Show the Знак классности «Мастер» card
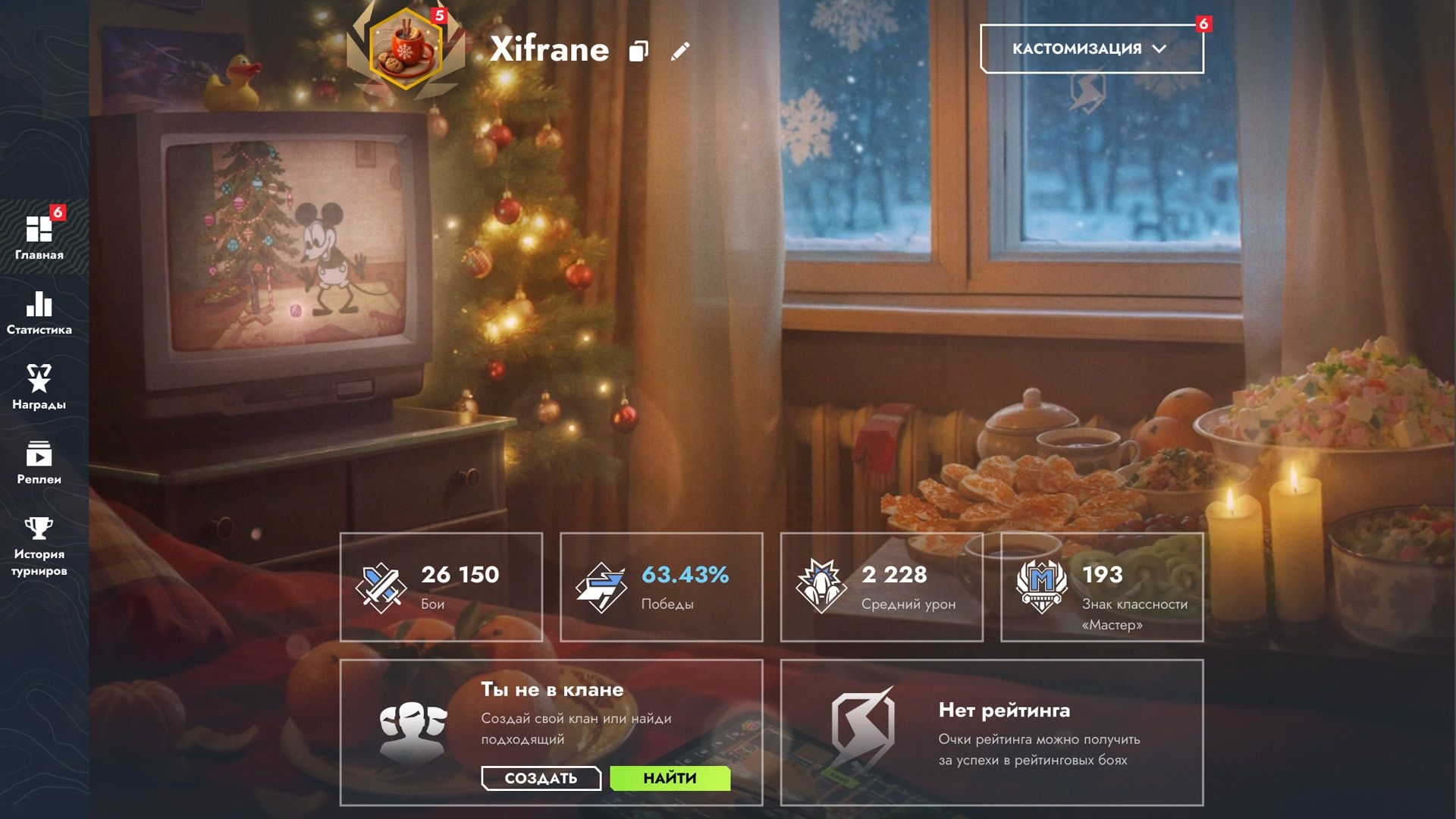Screen dimensions: 1456x819 pyautogui.click(x=1102, y=587)
